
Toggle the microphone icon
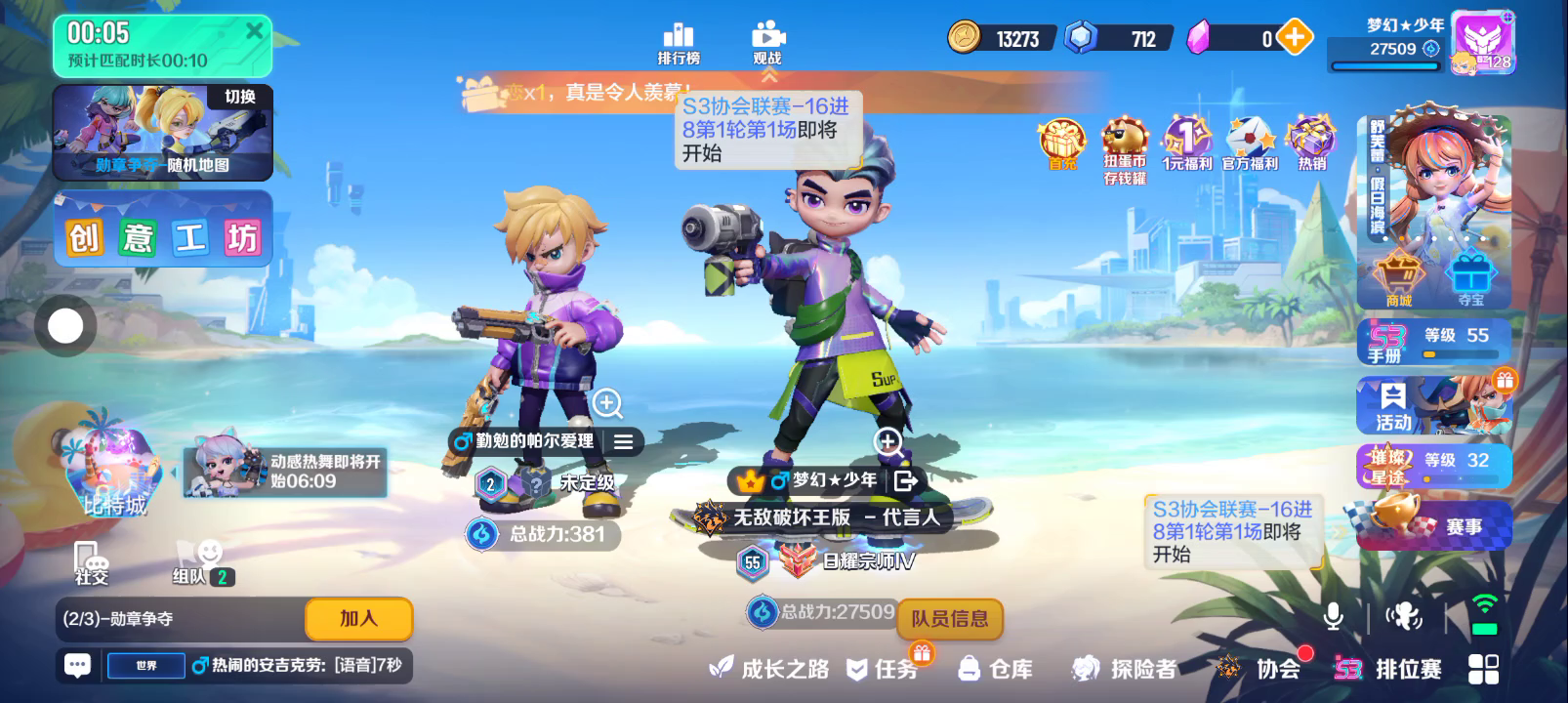[x=1333, y=616]
